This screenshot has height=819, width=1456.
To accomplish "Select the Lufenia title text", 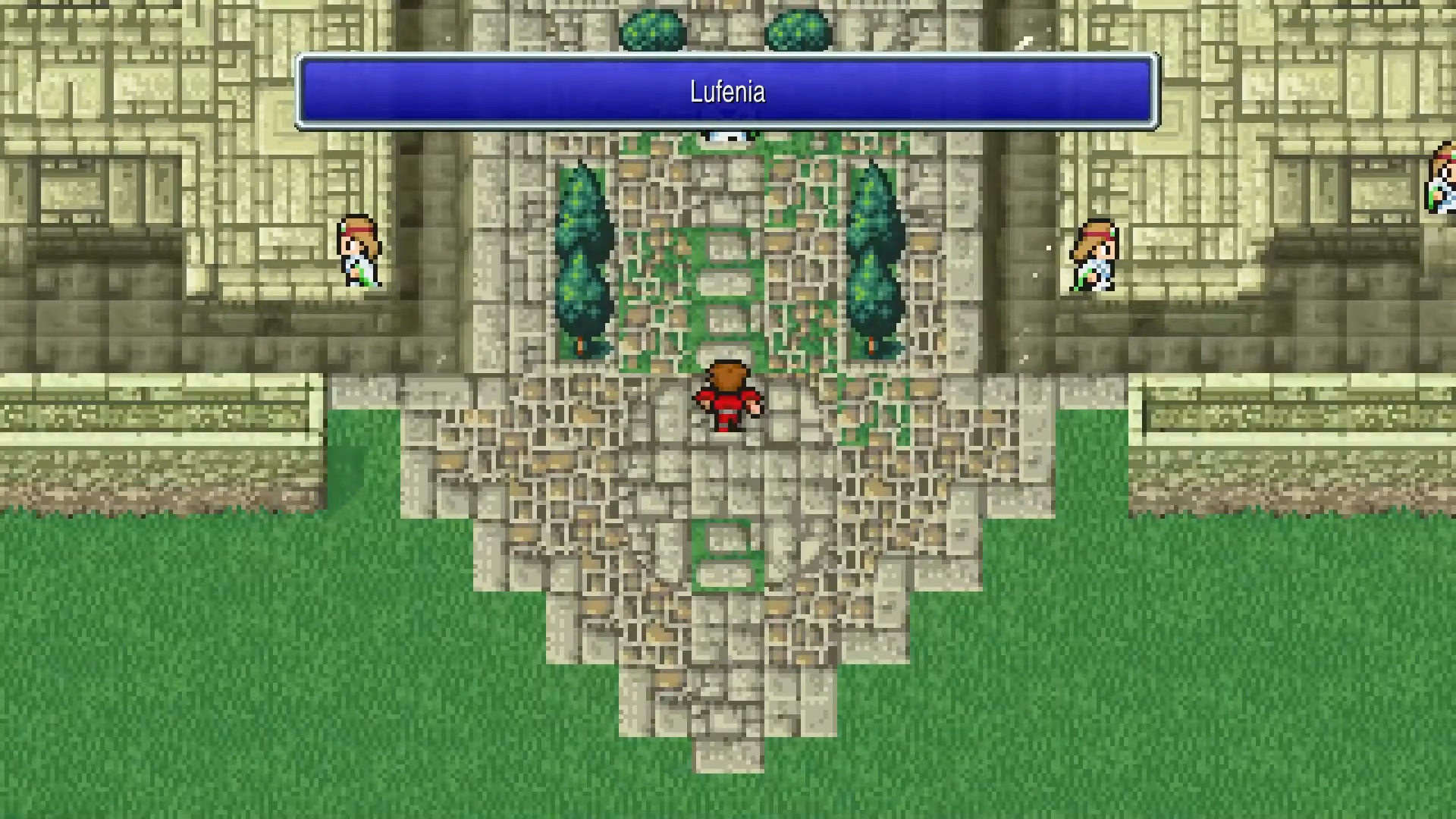I will coord(726,92).
